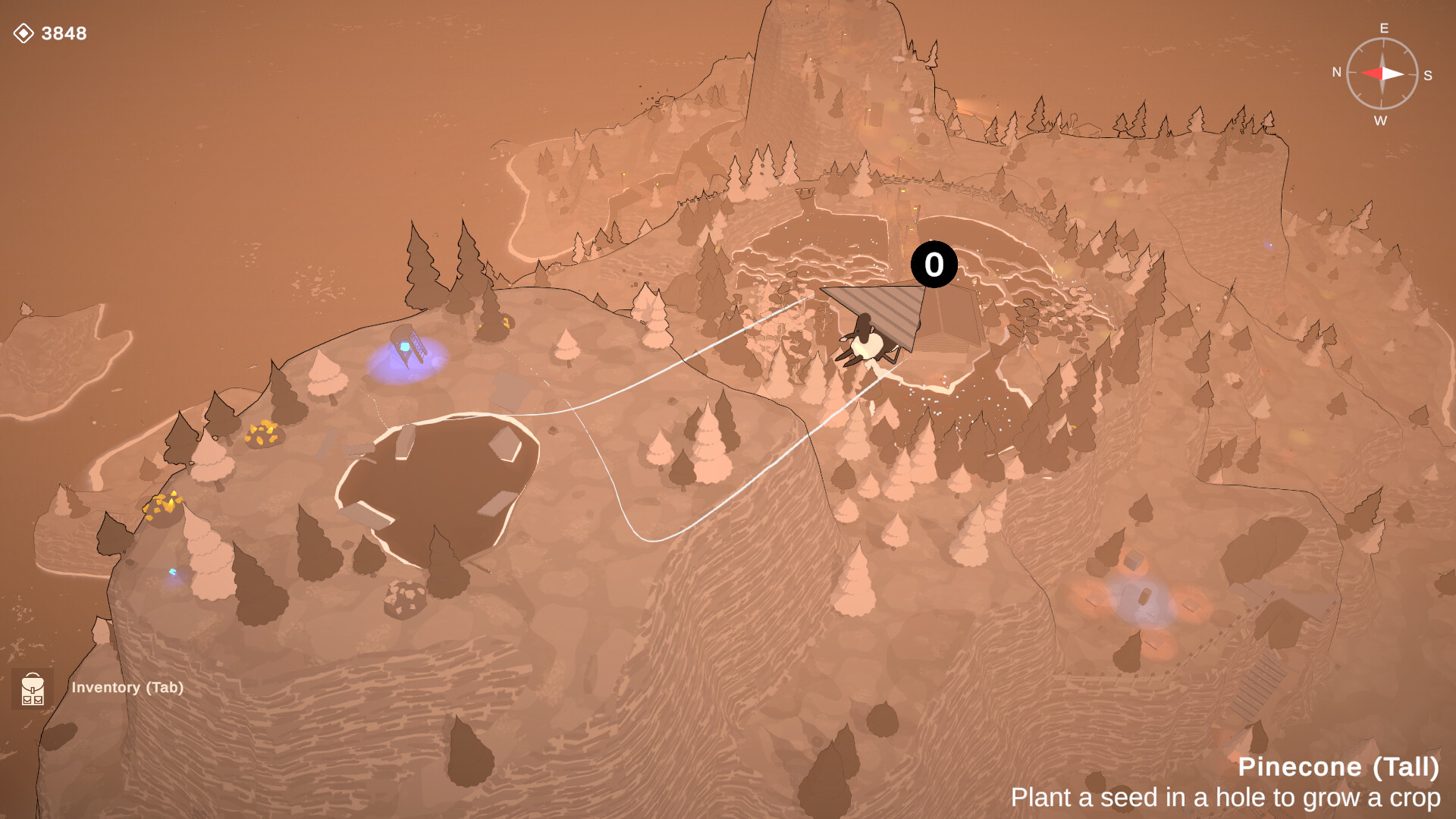The width and height of the screenshot is (1456, 819).
Task: Open the backpack Inventory icon
Action: [33, 688]
